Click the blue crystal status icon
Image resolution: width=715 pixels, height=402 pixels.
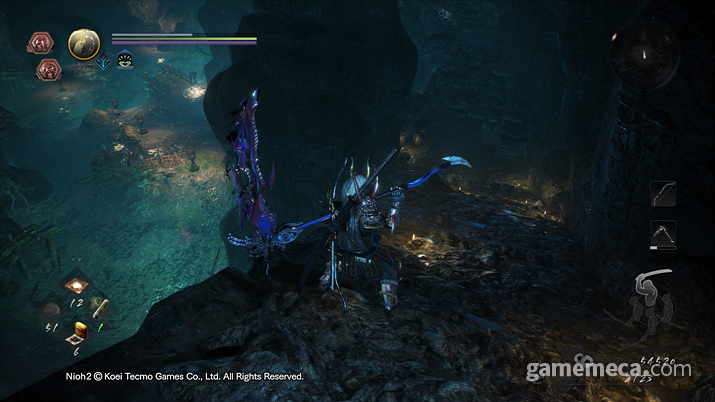coord(104,62)
